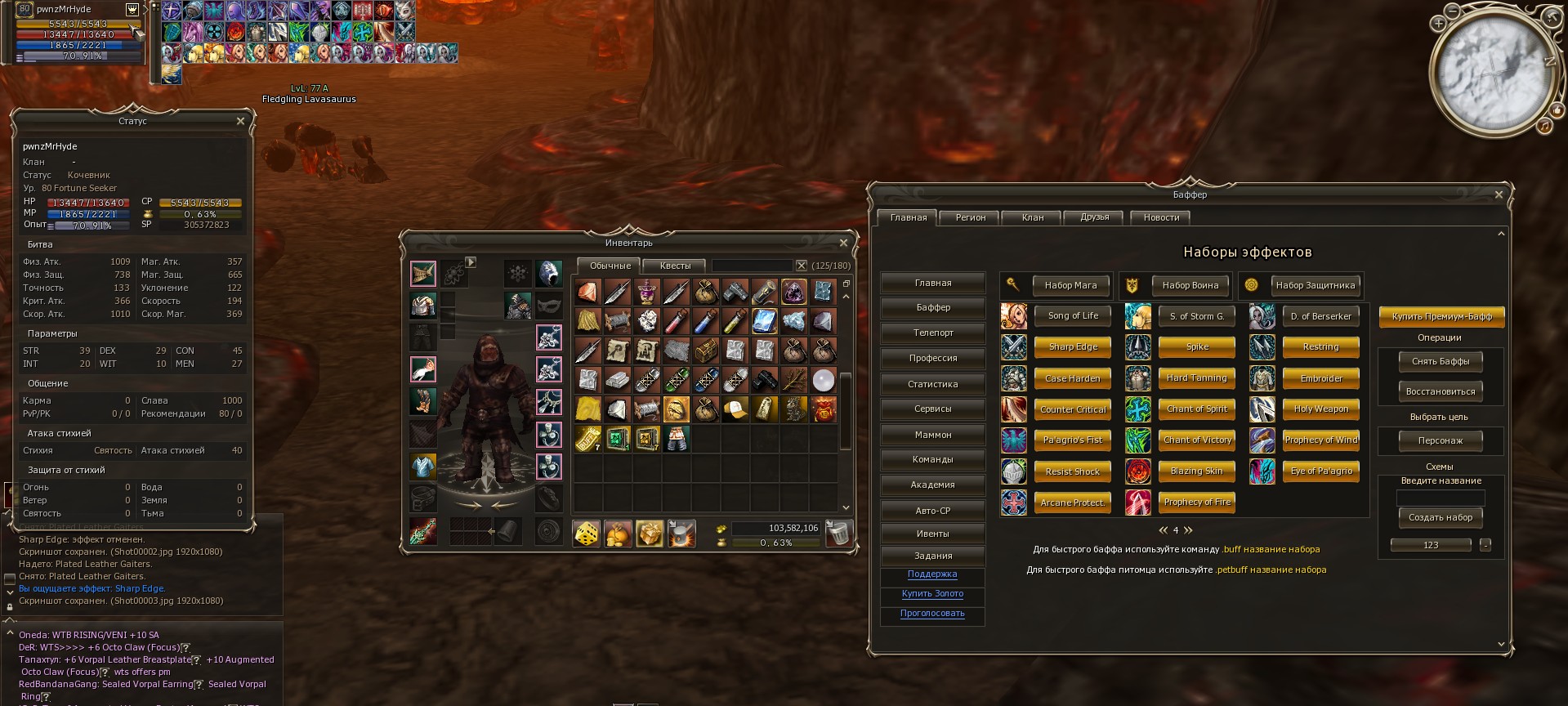
Task: Apply the Hard Tanning buff
Action: point(1196,378)
